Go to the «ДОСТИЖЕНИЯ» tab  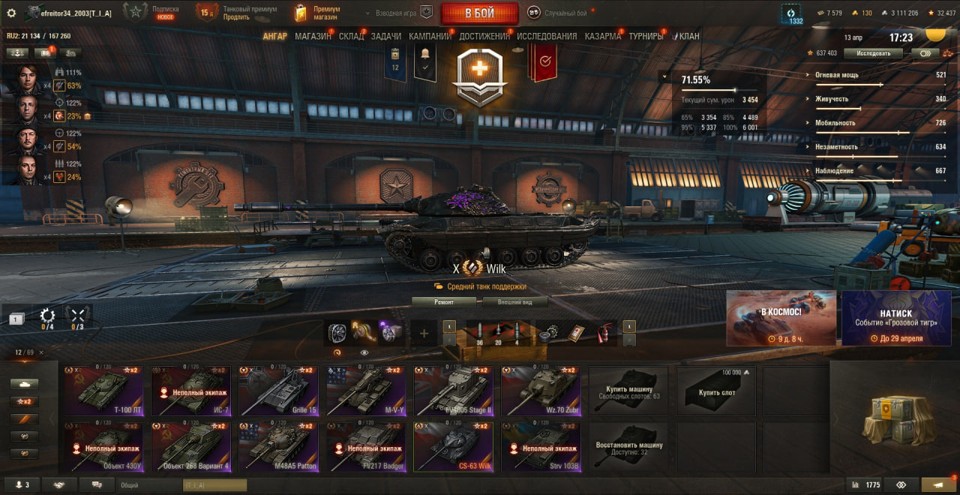tap(483, 36)
